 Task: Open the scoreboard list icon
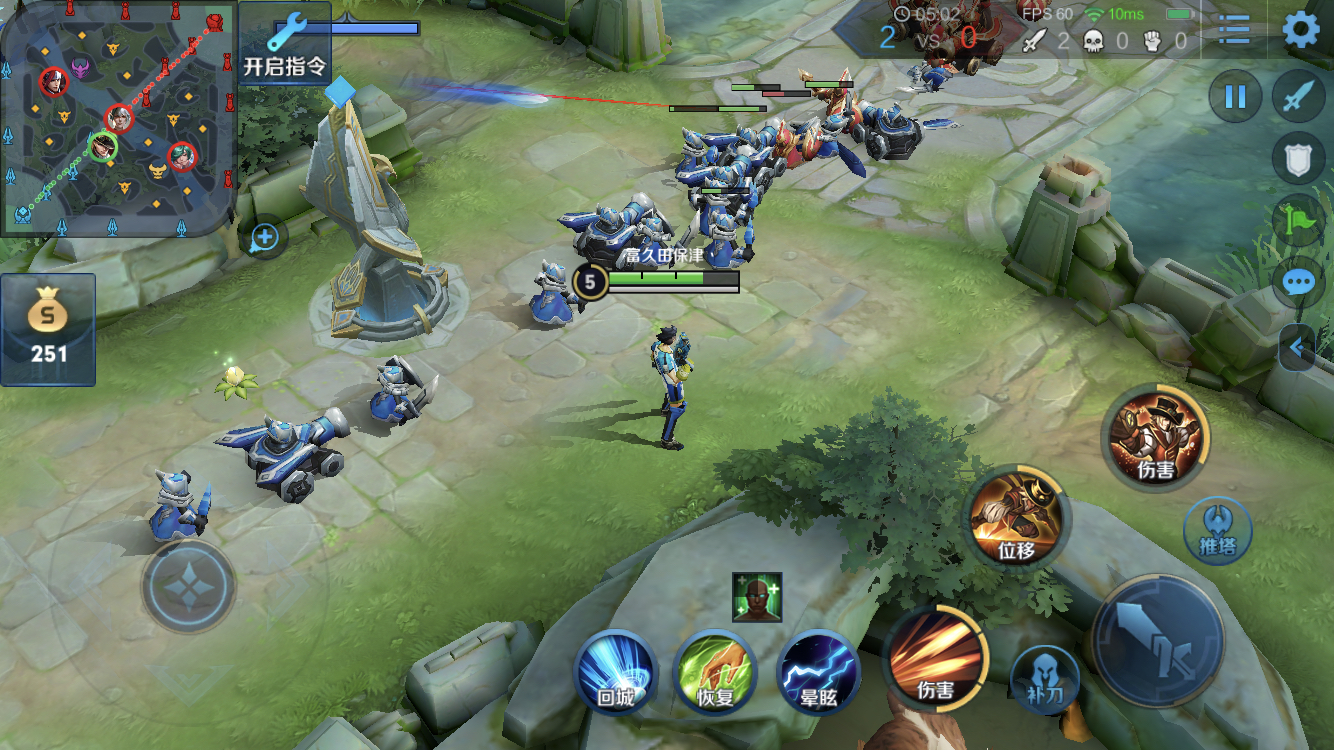pyautogui.click(x=1235, y=30)
